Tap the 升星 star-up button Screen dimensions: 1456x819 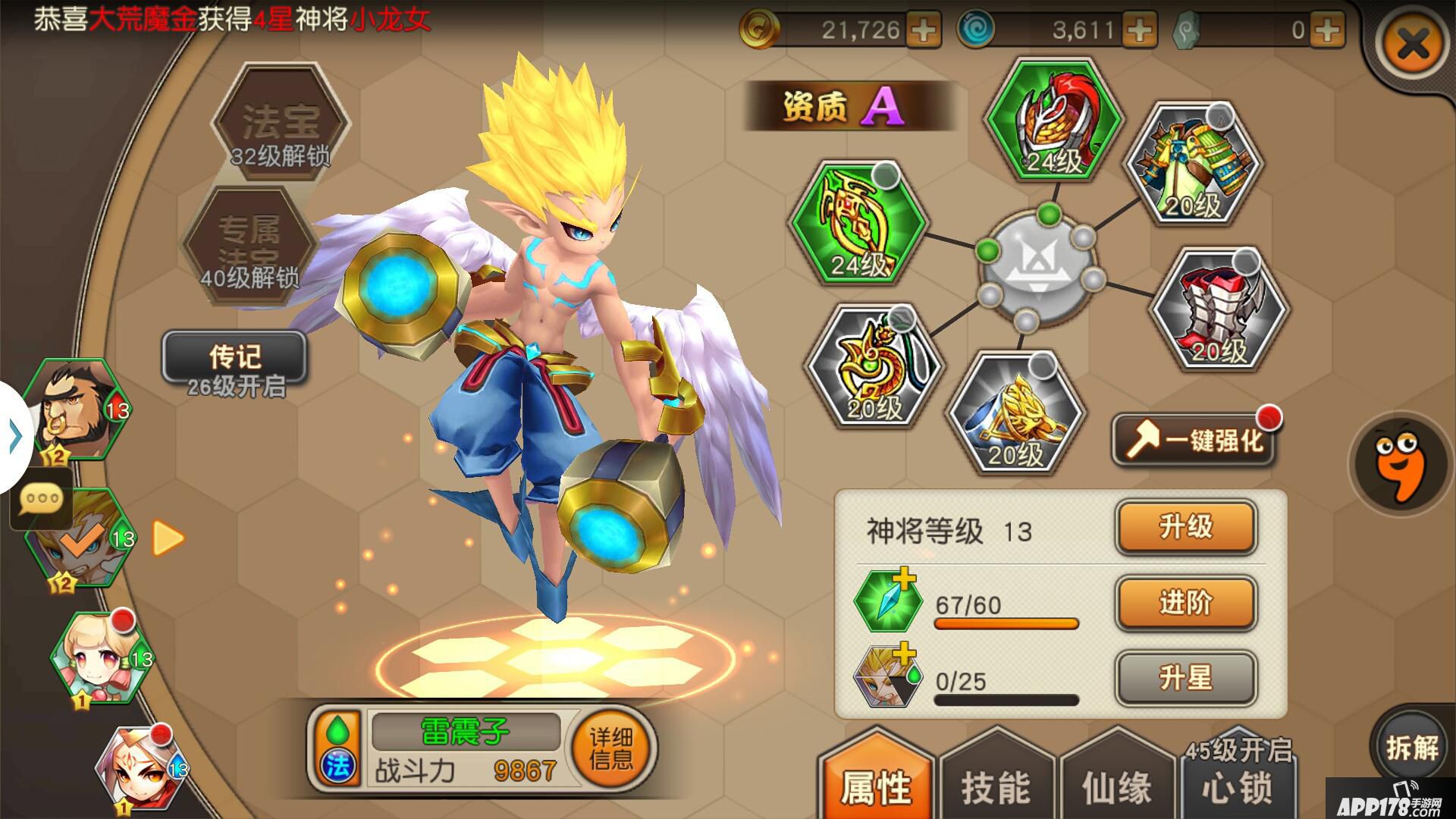point(1185,678)
